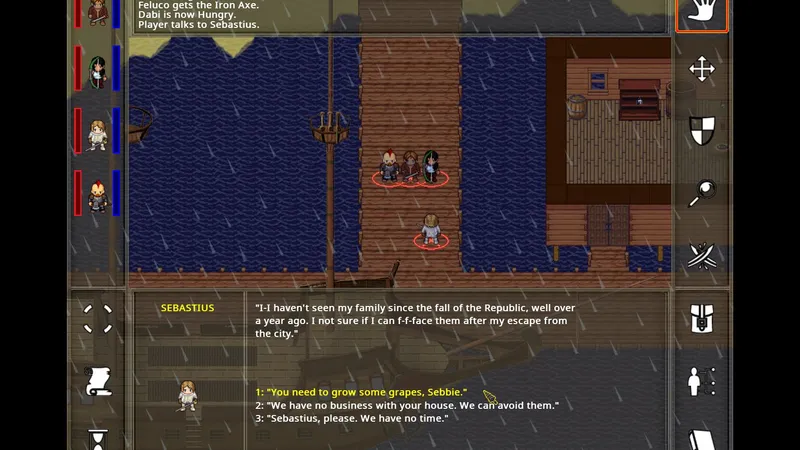Open the scroll journal icon
The image size is (800, 450).
98,381
